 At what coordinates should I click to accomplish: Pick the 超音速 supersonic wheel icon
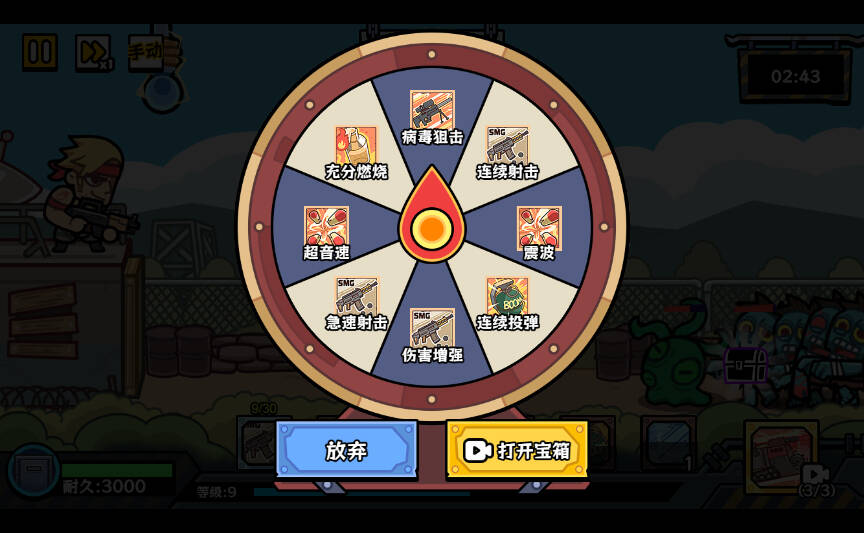point(326,227)
